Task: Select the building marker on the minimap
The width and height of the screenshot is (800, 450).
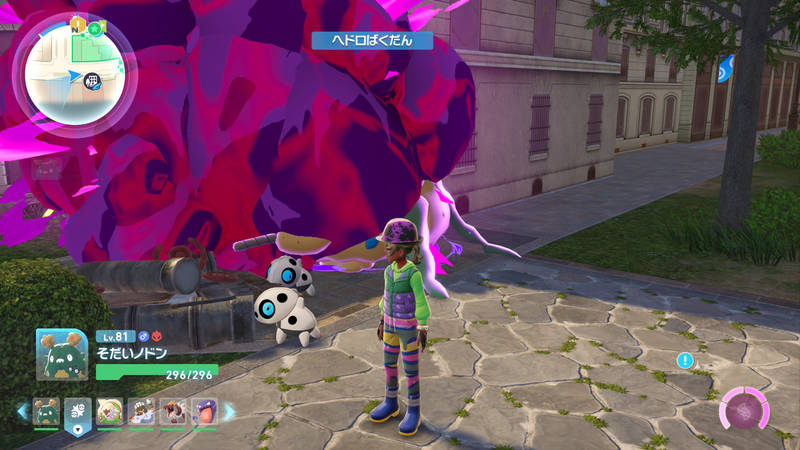Action: tap(92, 80)
